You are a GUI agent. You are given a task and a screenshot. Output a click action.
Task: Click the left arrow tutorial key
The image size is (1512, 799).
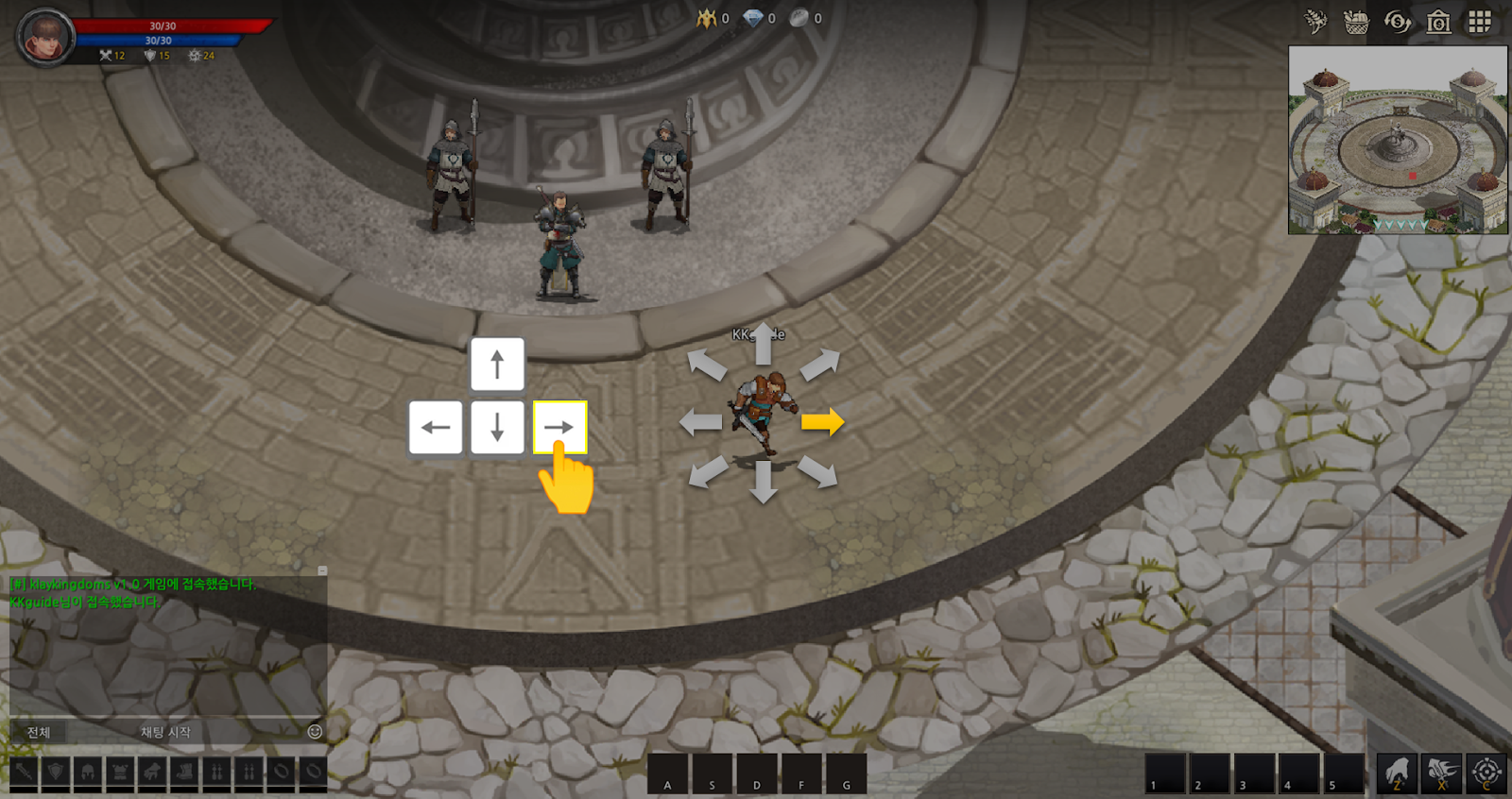(x=436, y=427)
